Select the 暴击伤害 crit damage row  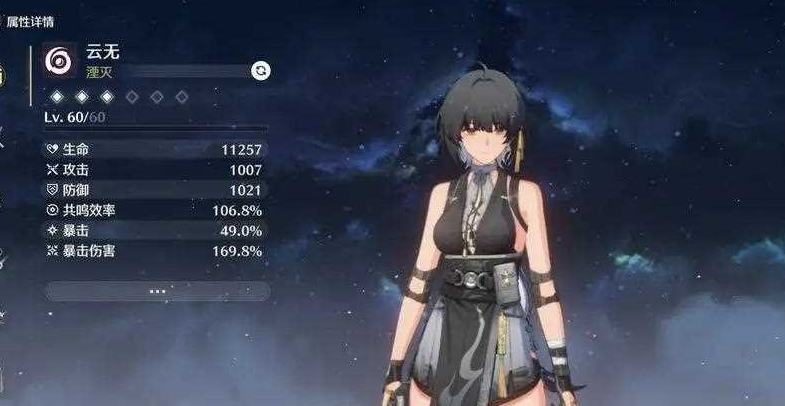[155, 251]
